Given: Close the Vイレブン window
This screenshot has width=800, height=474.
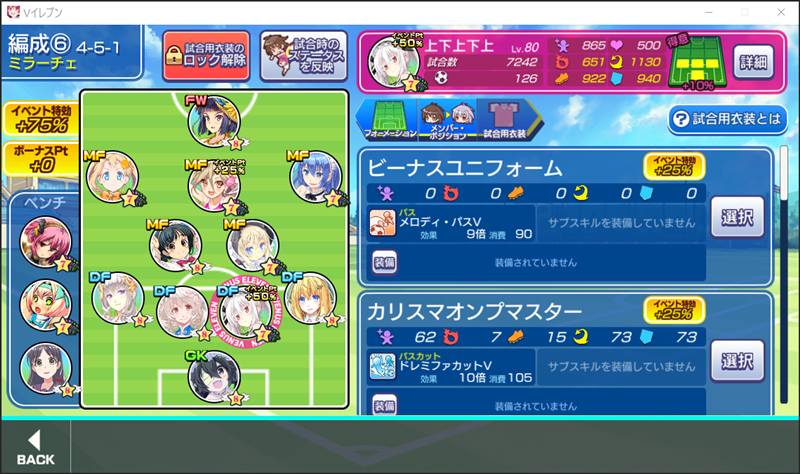Looking at the screenshot, I should (778, 11).
